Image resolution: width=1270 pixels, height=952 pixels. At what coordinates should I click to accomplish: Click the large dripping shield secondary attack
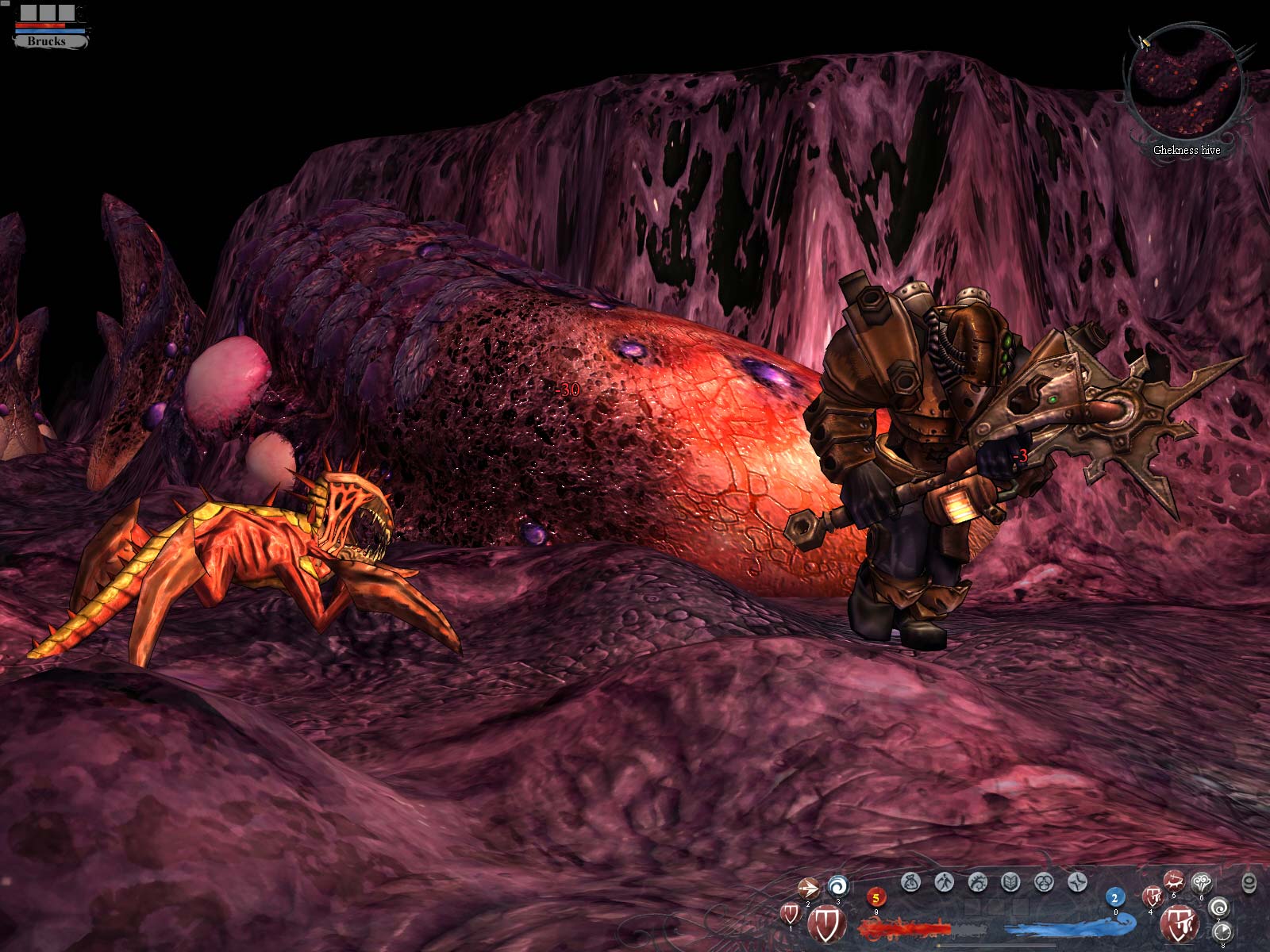click(x=1179, y=923)
